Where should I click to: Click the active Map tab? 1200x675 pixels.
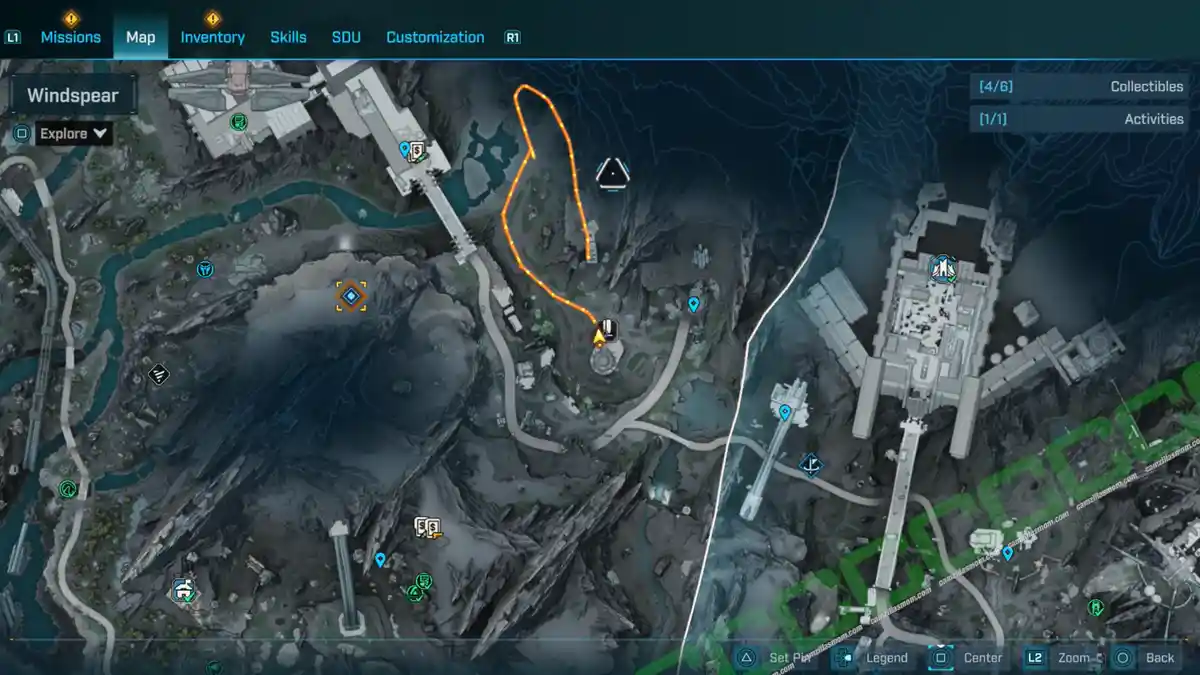(140, 37)
